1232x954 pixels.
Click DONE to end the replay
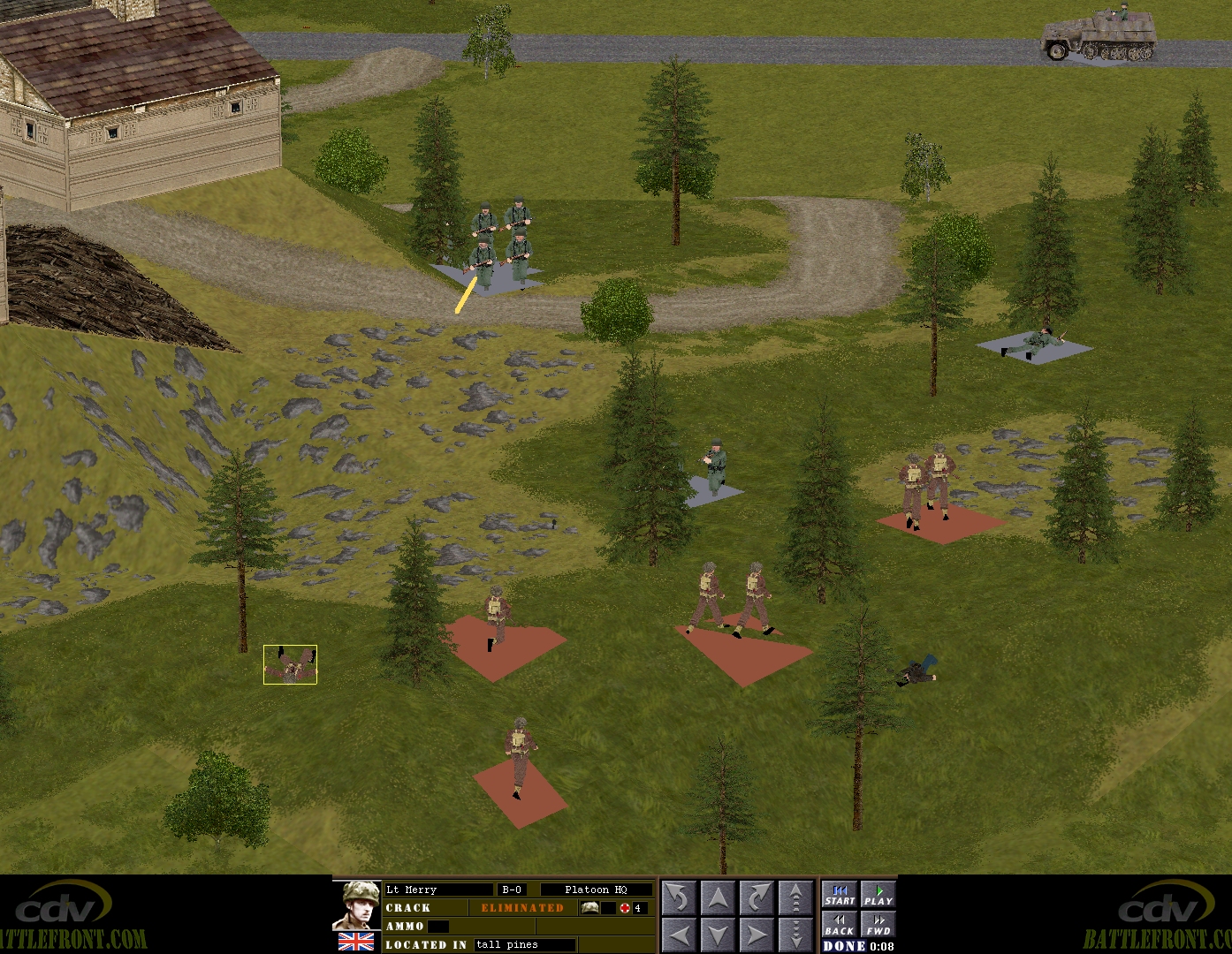click(x=844, y=946)
